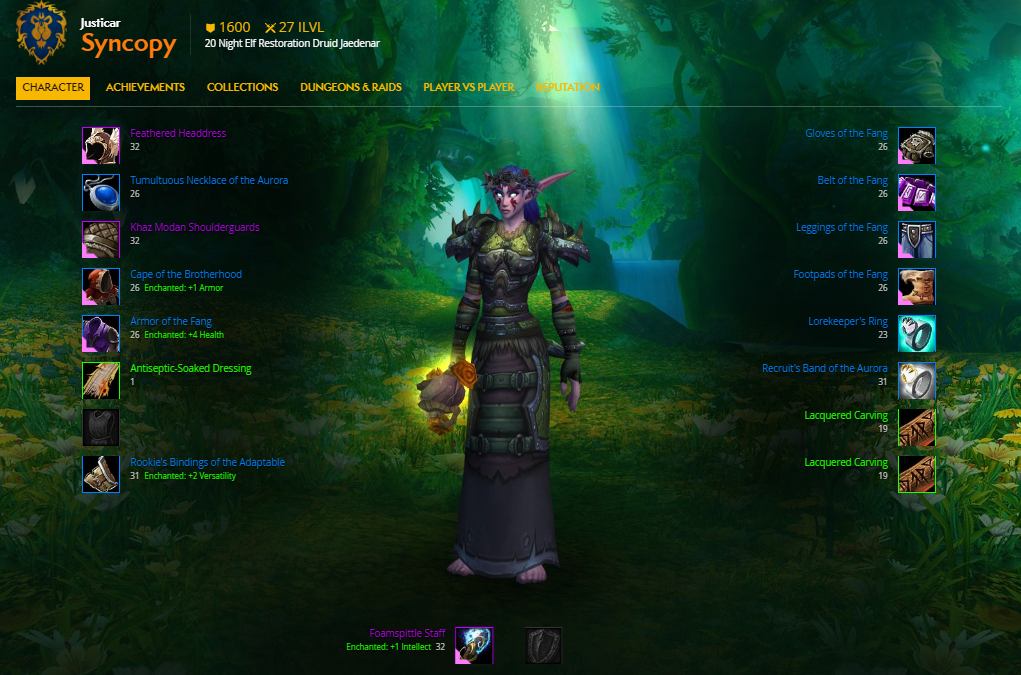Image resolution: width=1021 pixels, height=675 pixels.
Task: Select the Character tab
Action: click(x=53, y=88)
